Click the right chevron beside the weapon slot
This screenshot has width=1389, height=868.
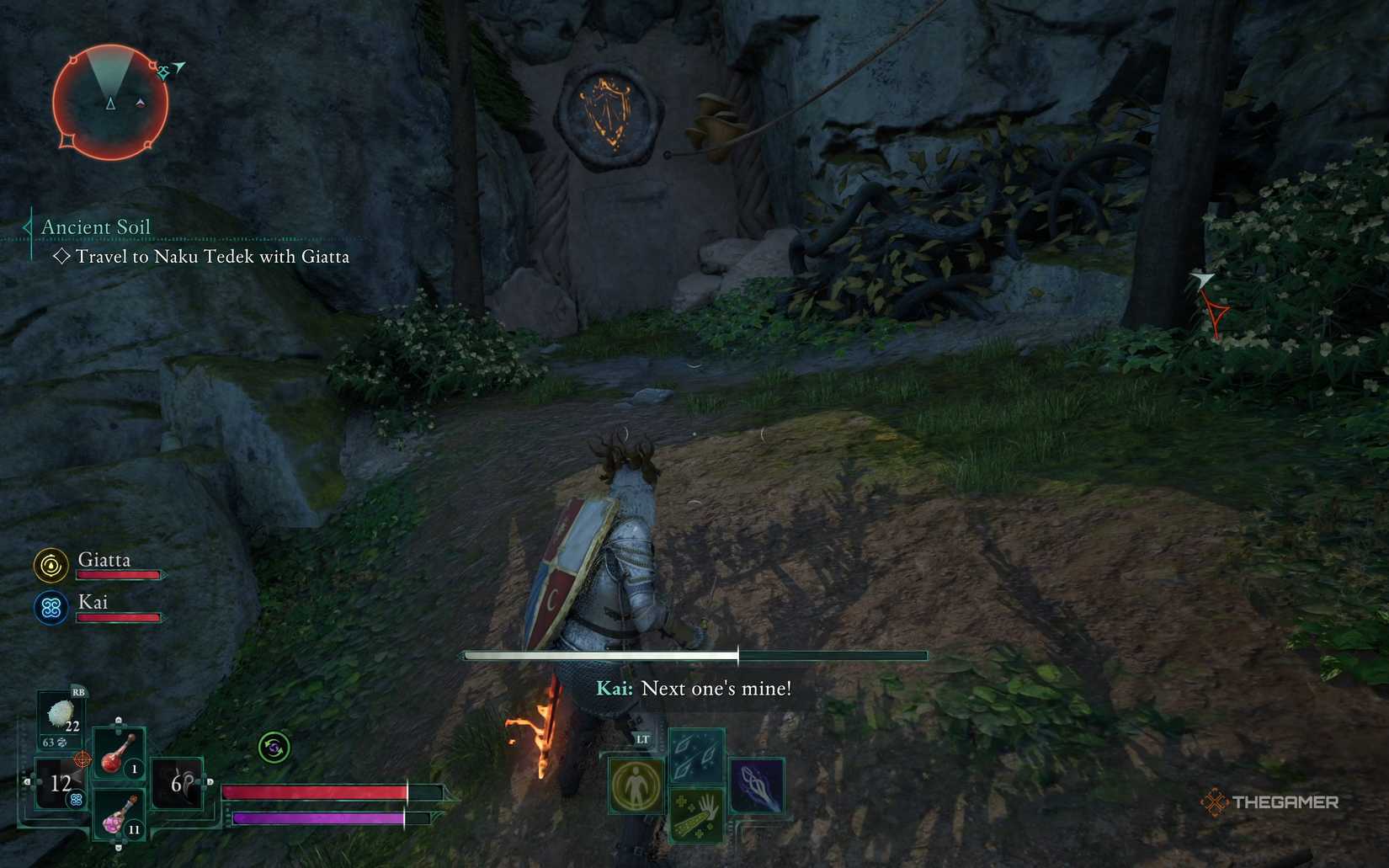[210, 781]
